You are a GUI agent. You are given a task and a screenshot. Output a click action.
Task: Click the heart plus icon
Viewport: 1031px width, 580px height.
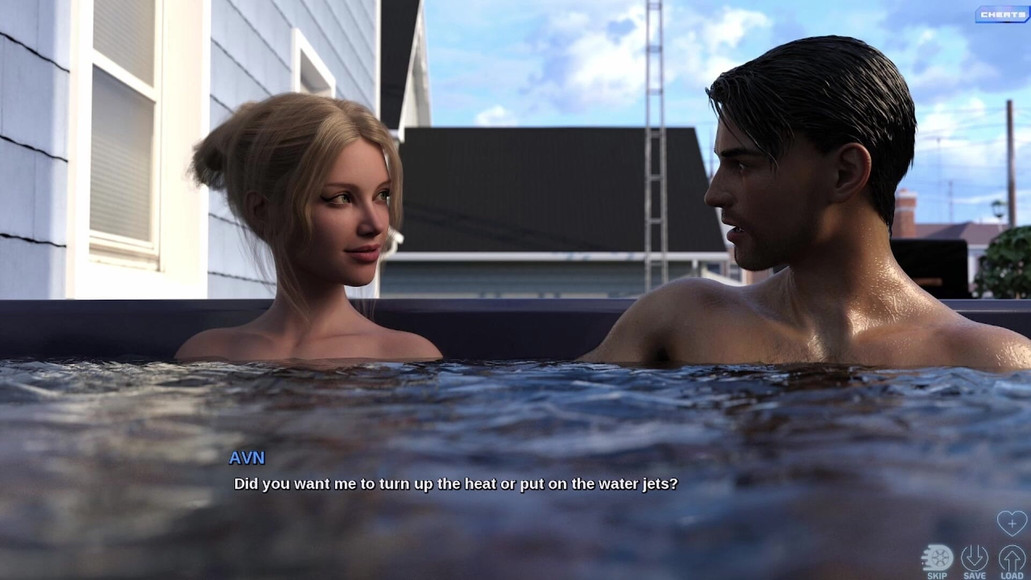[1011, 523]
